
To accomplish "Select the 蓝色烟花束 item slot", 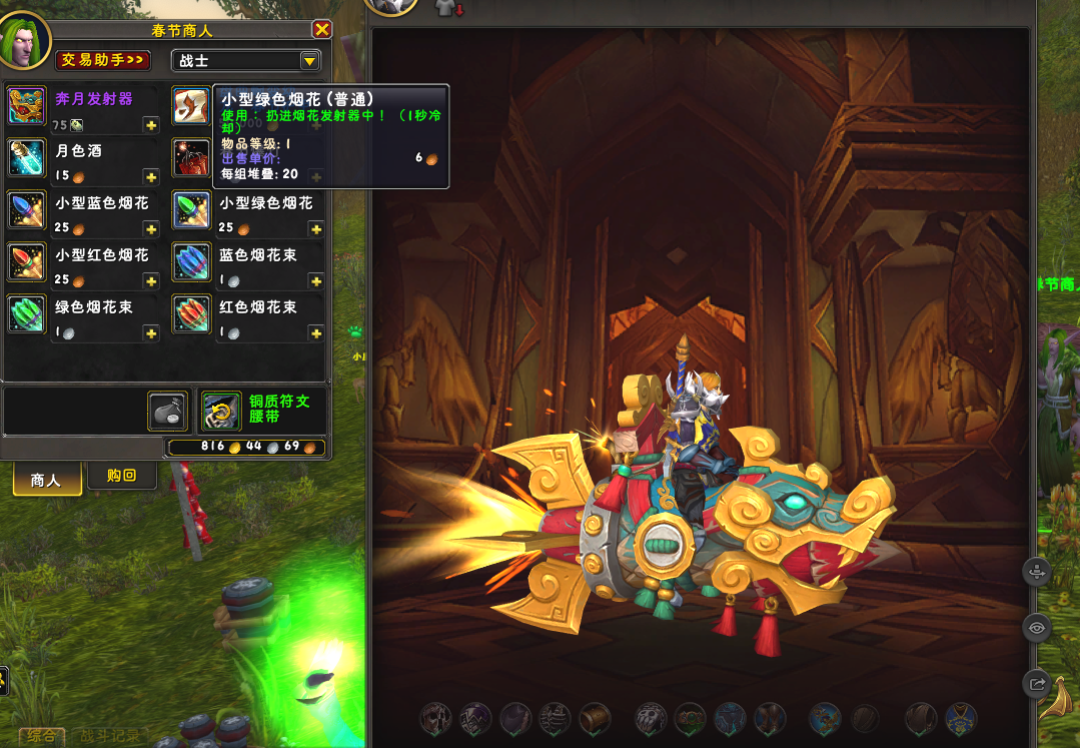I will tap(191, 262).
